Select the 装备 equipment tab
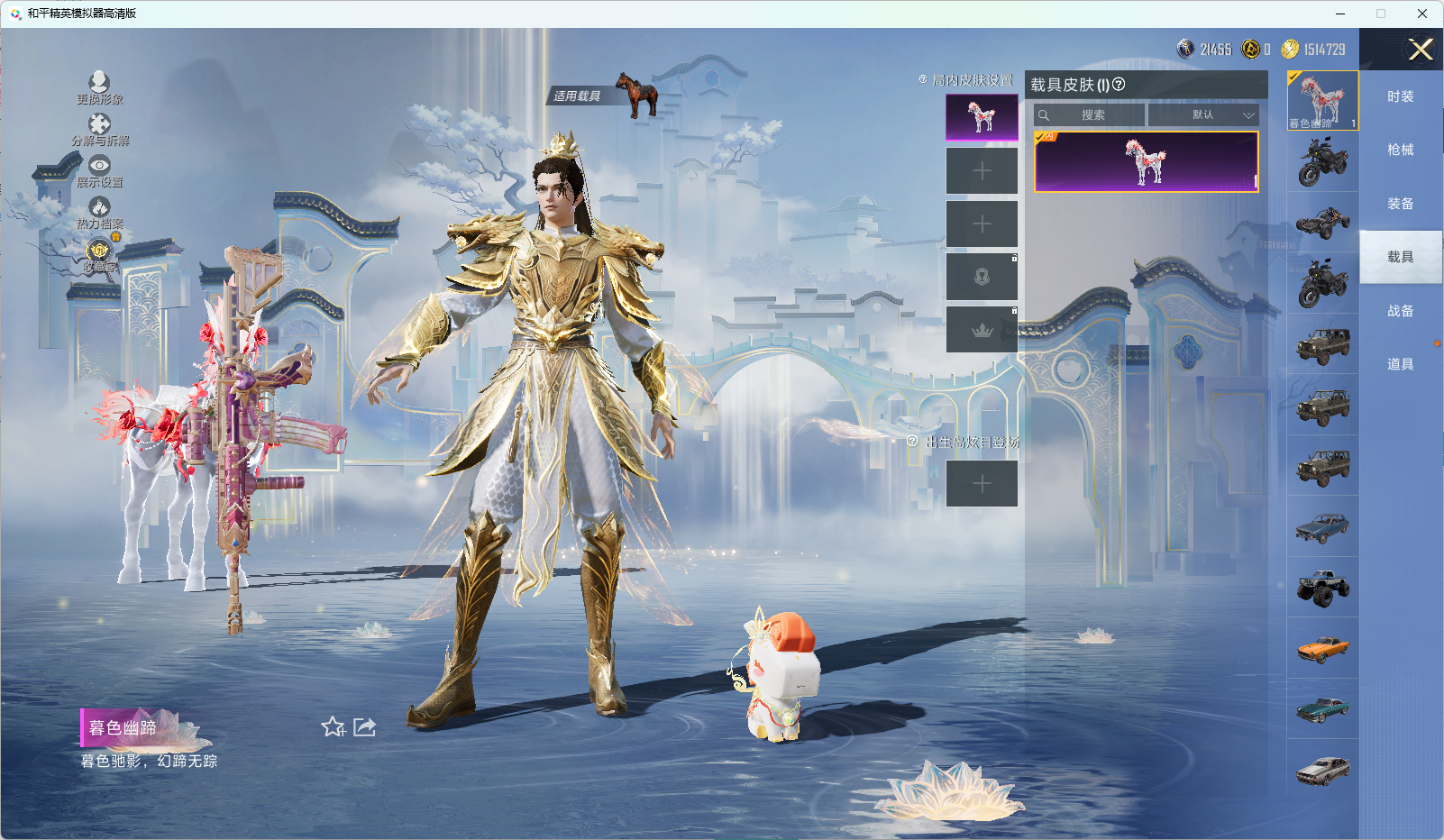The image size is (1444, 840). (1400, 204)
